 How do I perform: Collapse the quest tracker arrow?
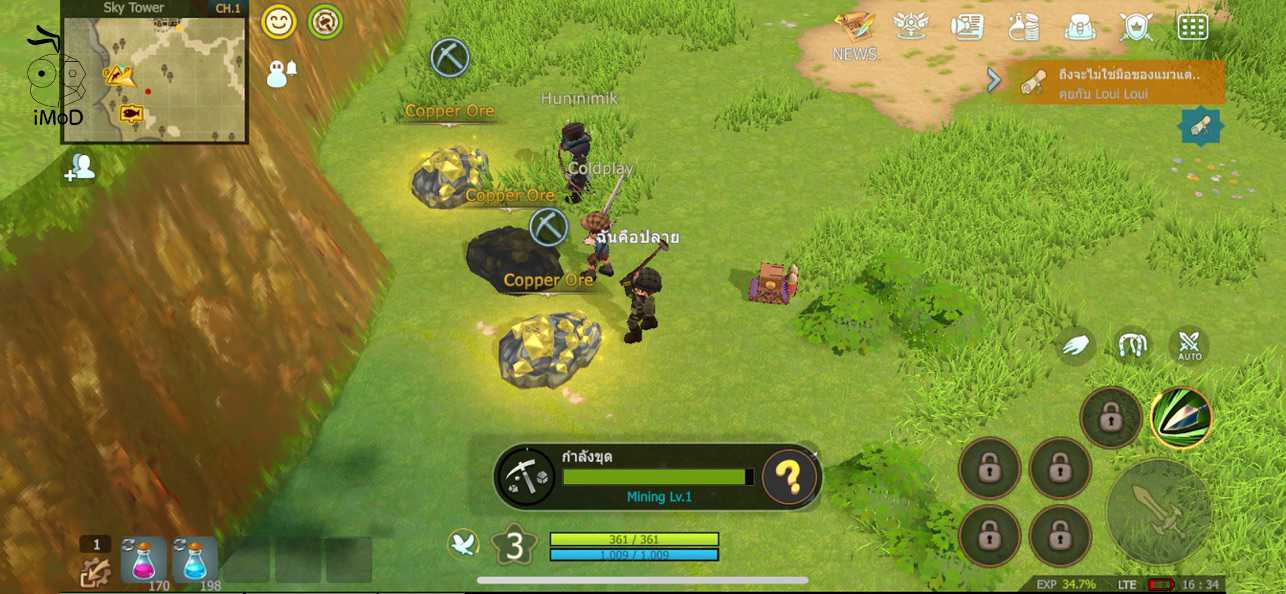(x=994, y=80)
